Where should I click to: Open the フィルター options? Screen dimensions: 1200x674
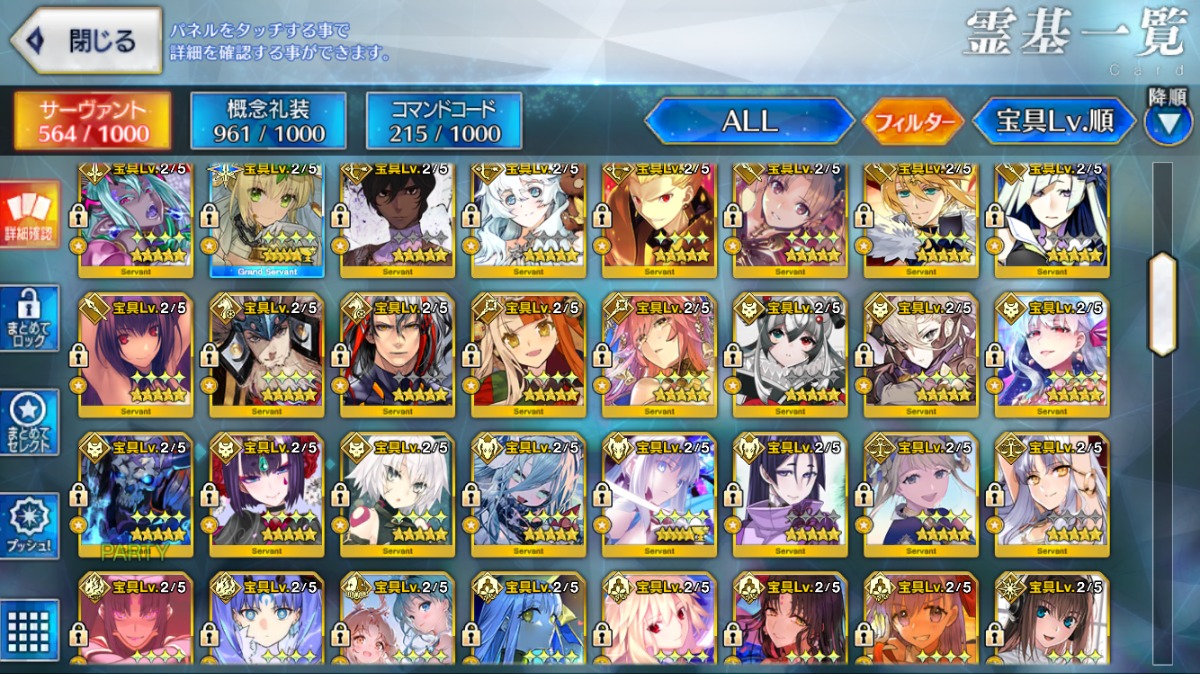[x=913, y=122]
